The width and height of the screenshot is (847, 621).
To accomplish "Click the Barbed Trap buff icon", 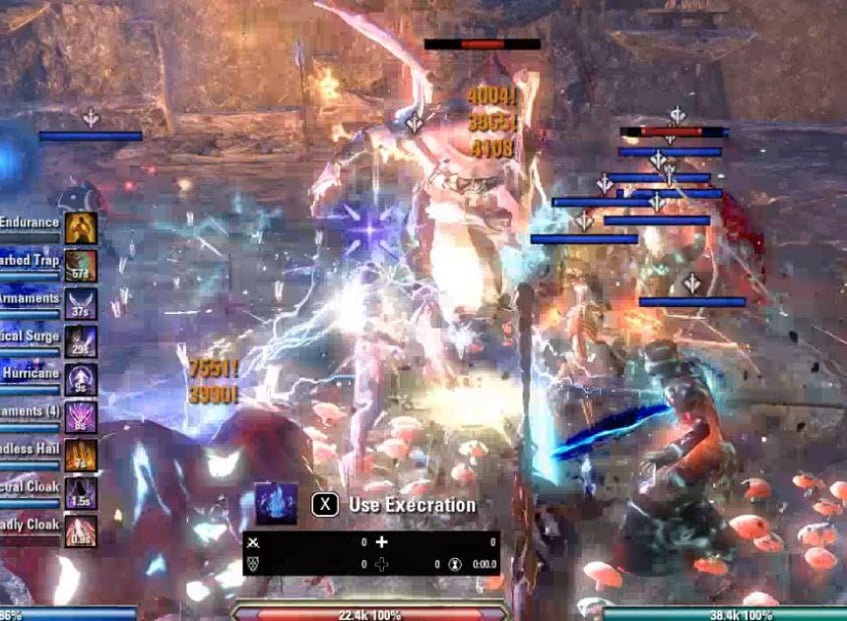I will tap(81, 265).
